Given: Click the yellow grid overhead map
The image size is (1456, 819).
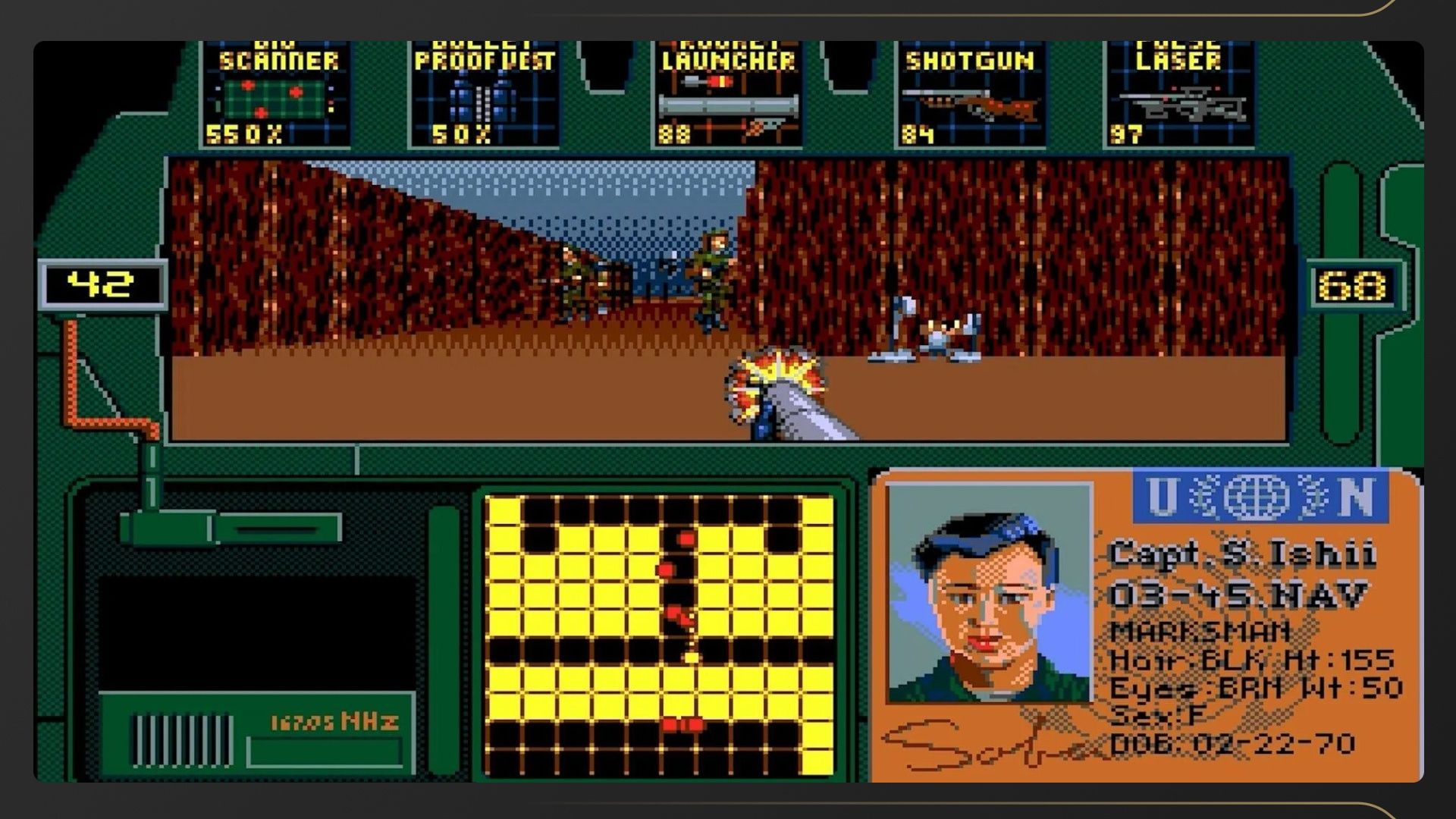Looking at the screenshot, I should [658, 635].
